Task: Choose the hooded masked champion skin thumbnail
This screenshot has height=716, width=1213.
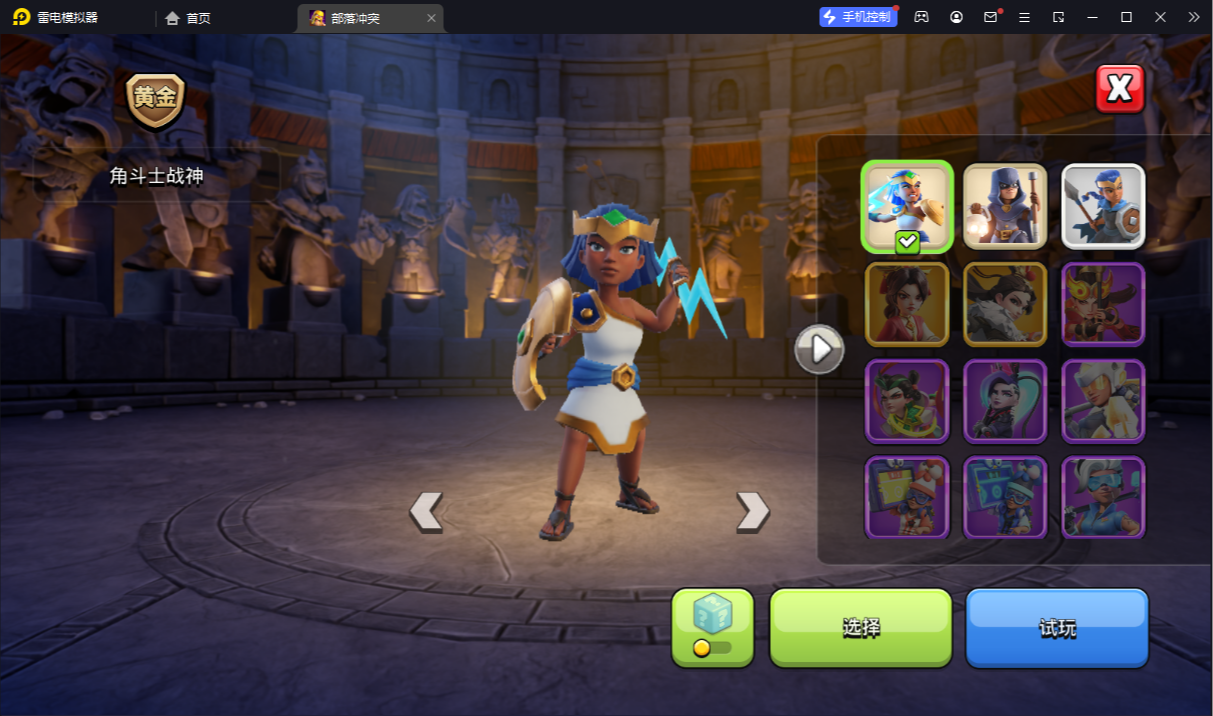Action: [1005, 206]
